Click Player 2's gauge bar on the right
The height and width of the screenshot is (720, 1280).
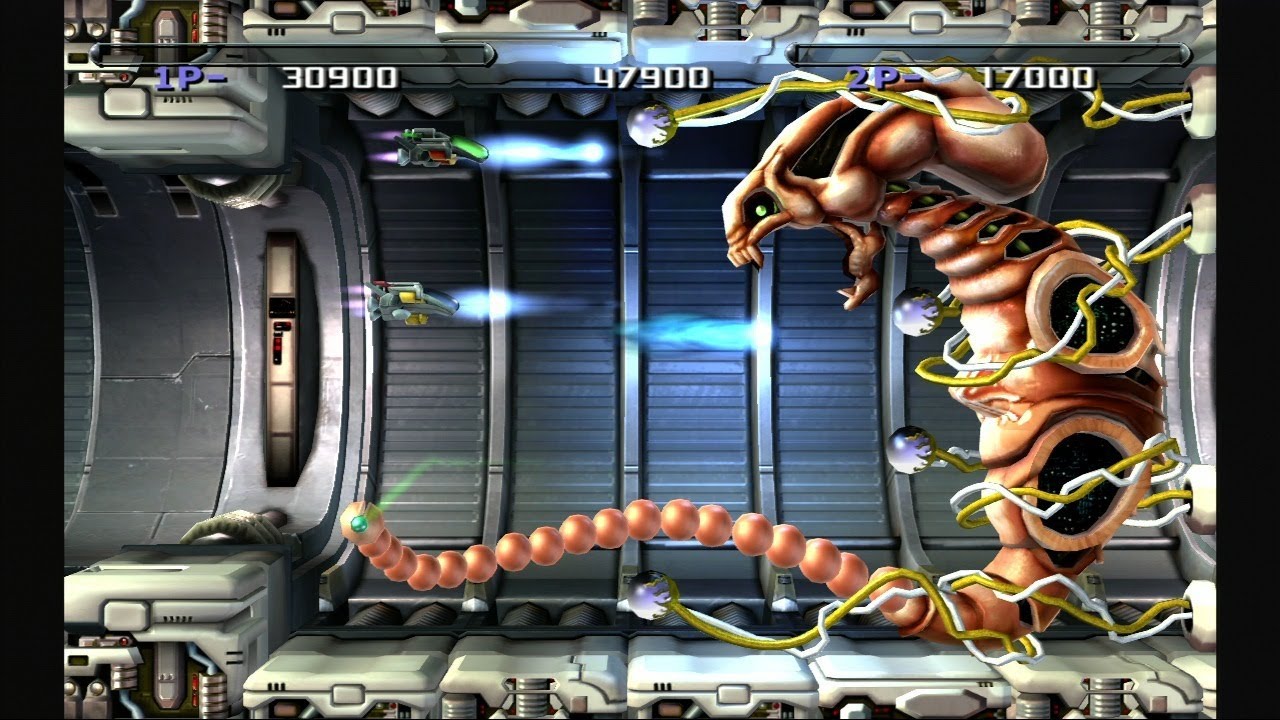pos(990,55)
